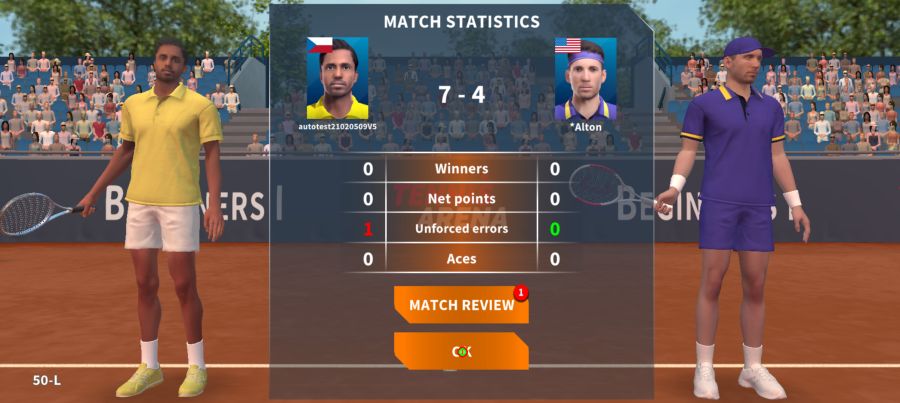Screen dimensions: 900x403
Task: Select Alton's player portrait
Action: click(585, 79)
